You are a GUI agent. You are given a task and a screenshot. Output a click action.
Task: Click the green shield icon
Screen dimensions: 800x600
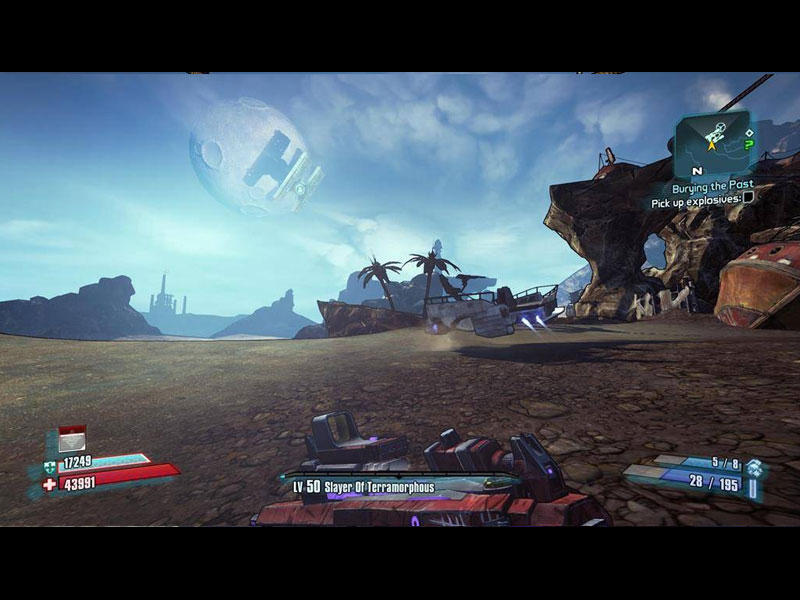point(50,465)
